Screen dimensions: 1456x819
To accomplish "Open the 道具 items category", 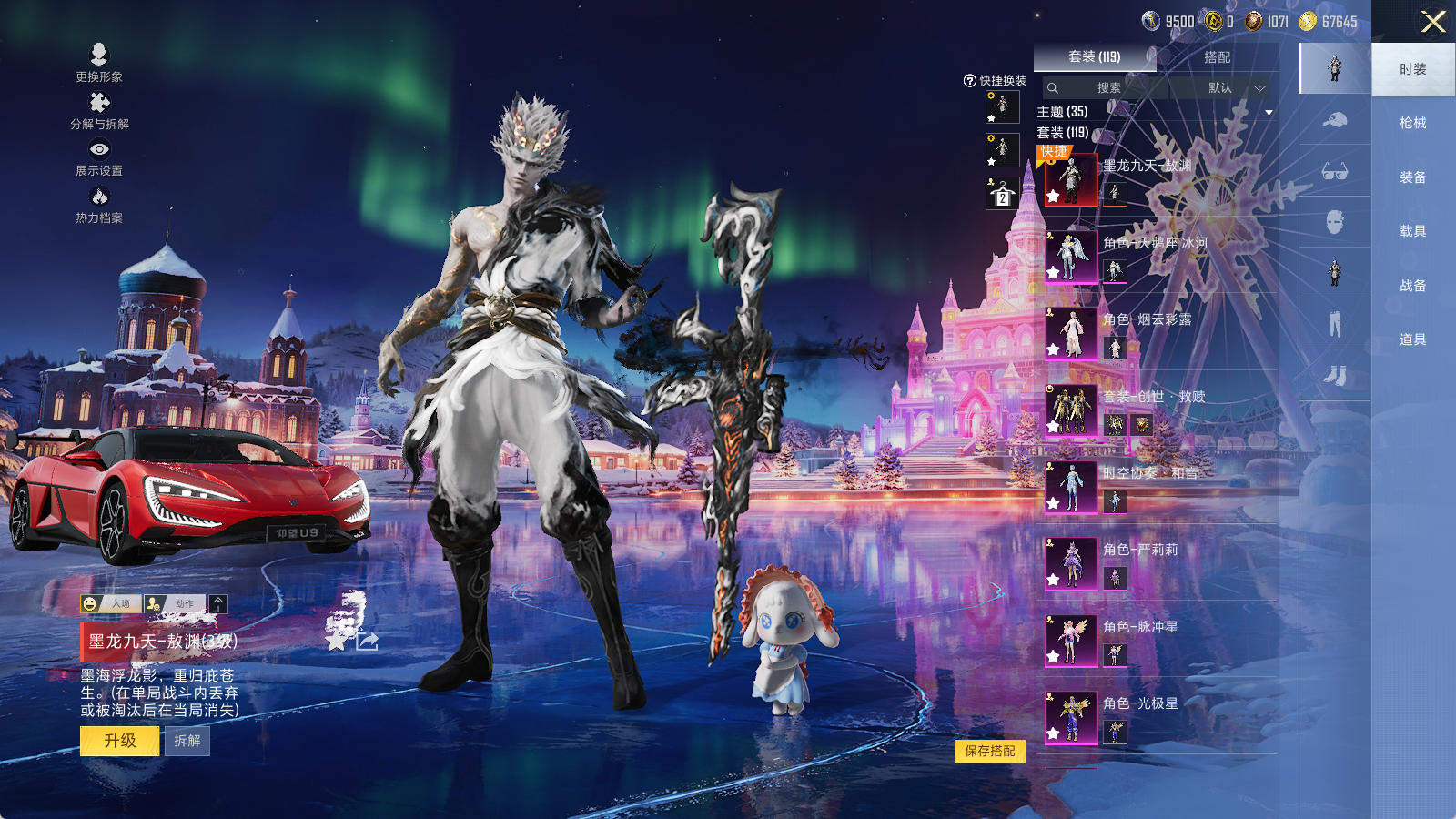I will tap(1412, 339).
